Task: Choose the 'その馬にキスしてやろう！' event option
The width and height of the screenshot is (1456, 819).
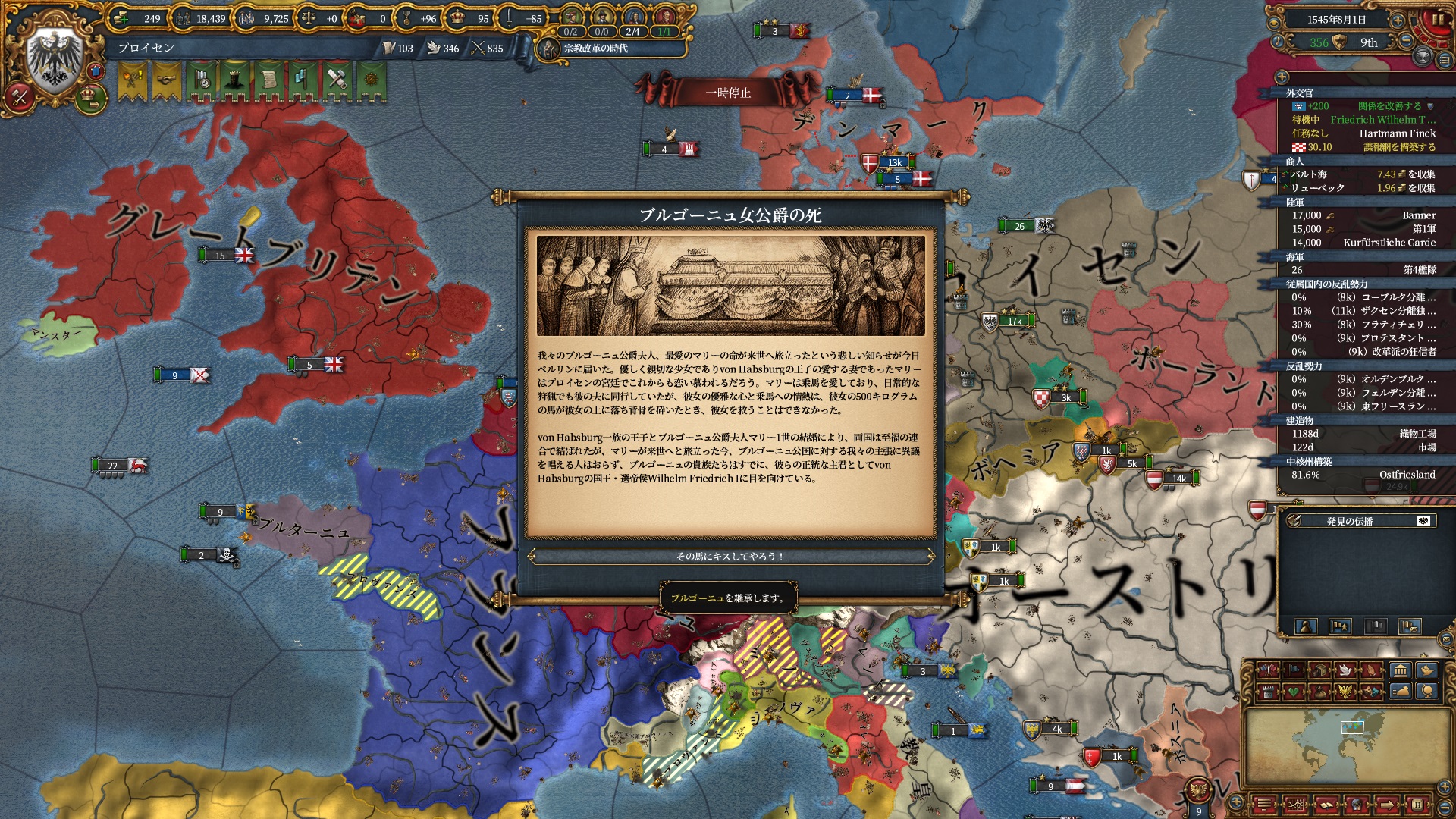Action: pyautogui.click(x=730, y=557)
